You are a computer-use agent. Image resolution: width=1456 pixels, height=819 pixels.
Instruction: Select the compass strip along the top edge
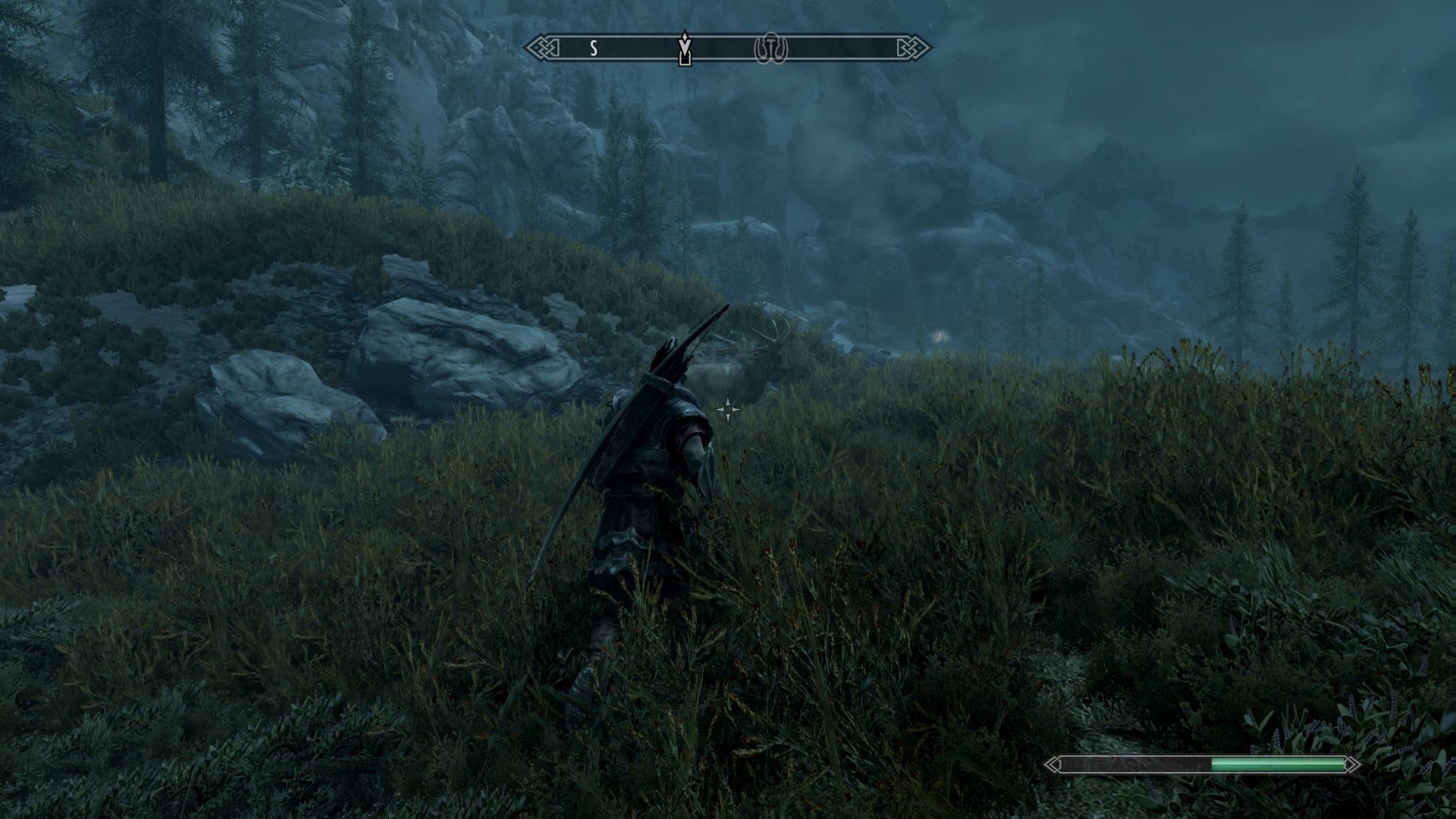728,47
